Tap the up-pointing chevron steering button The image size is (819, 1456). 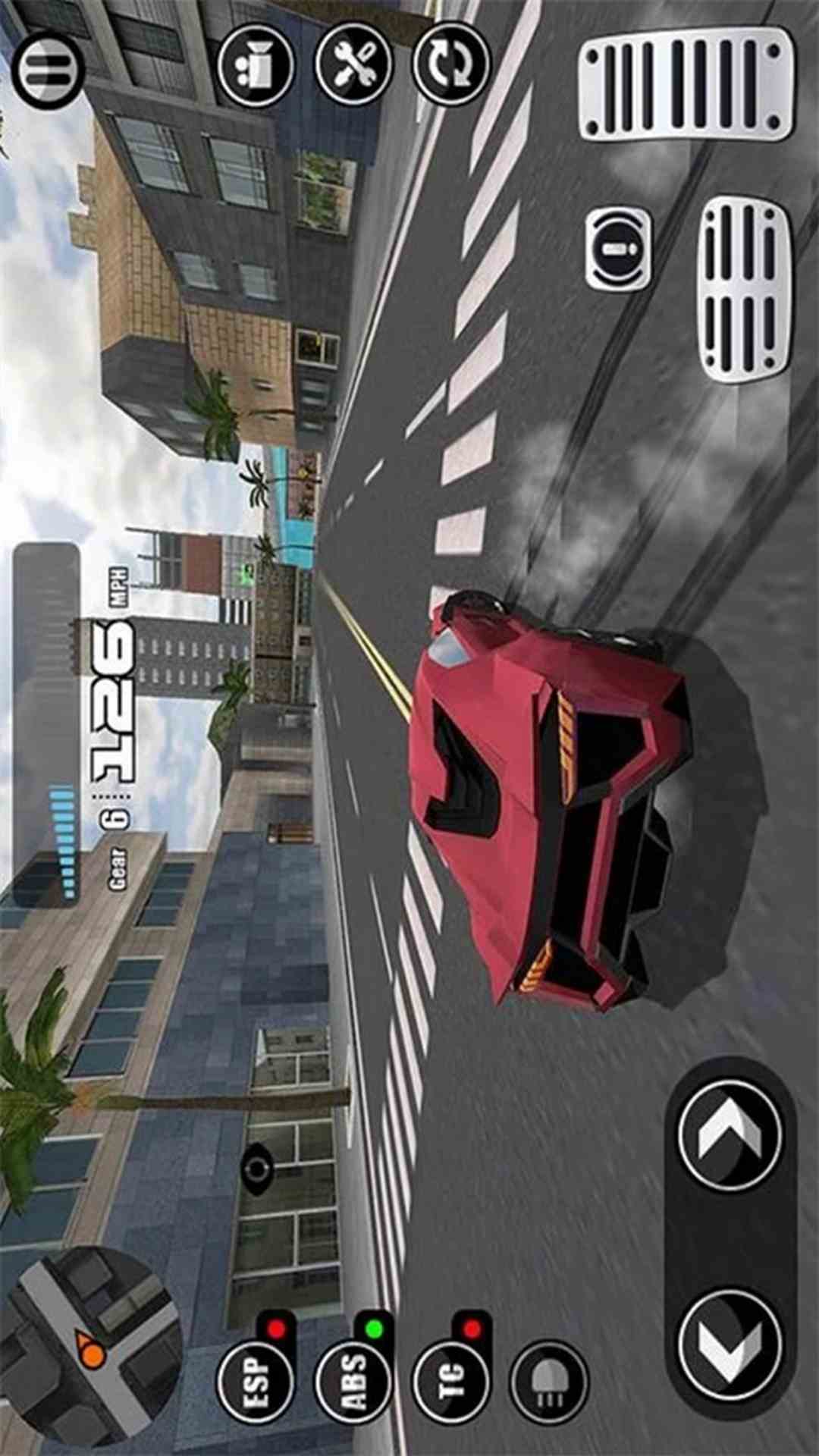pos(730,1134)
